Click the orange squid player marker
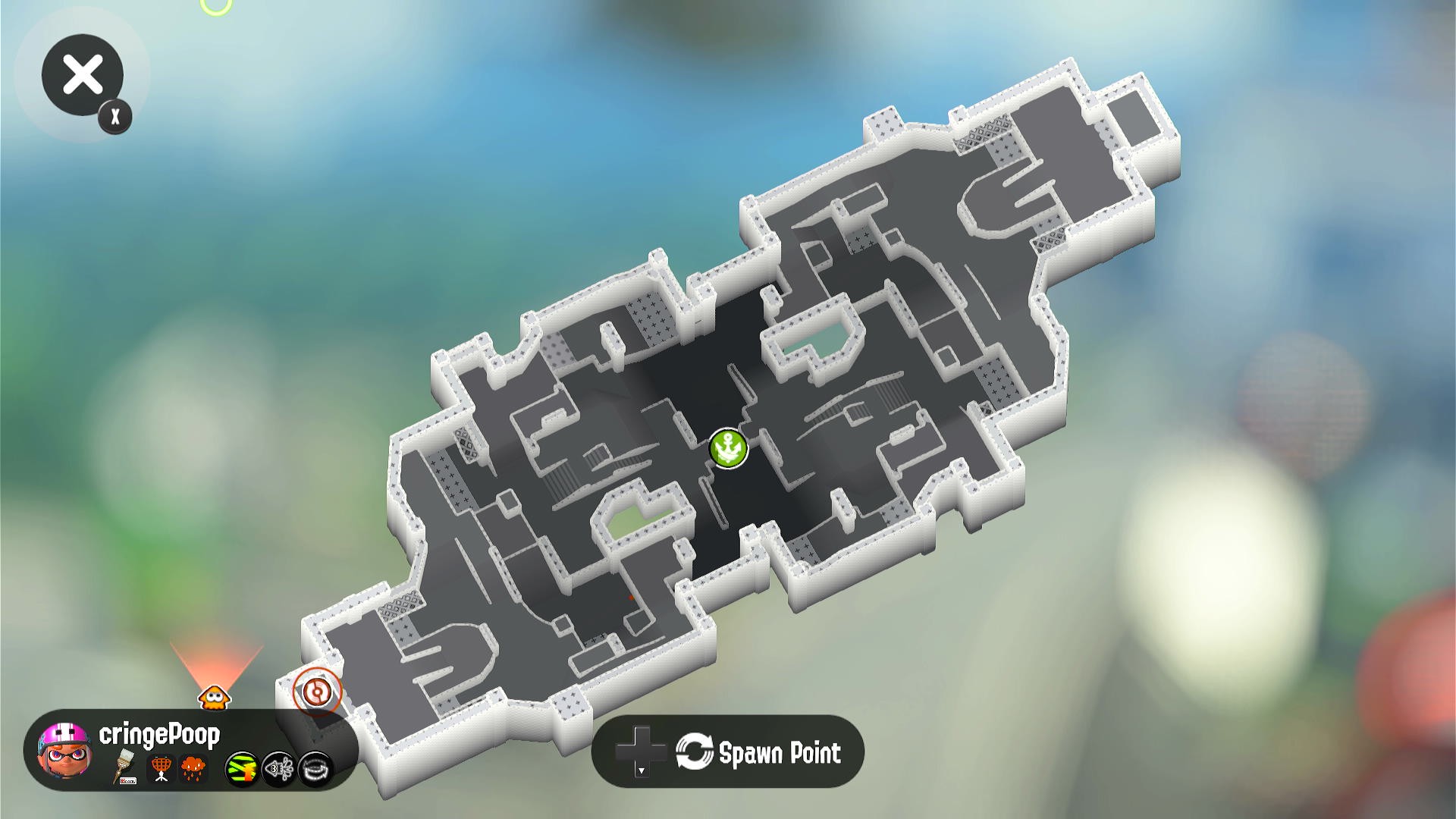This screenshot has height=819, width=1456. coord(215,696)
